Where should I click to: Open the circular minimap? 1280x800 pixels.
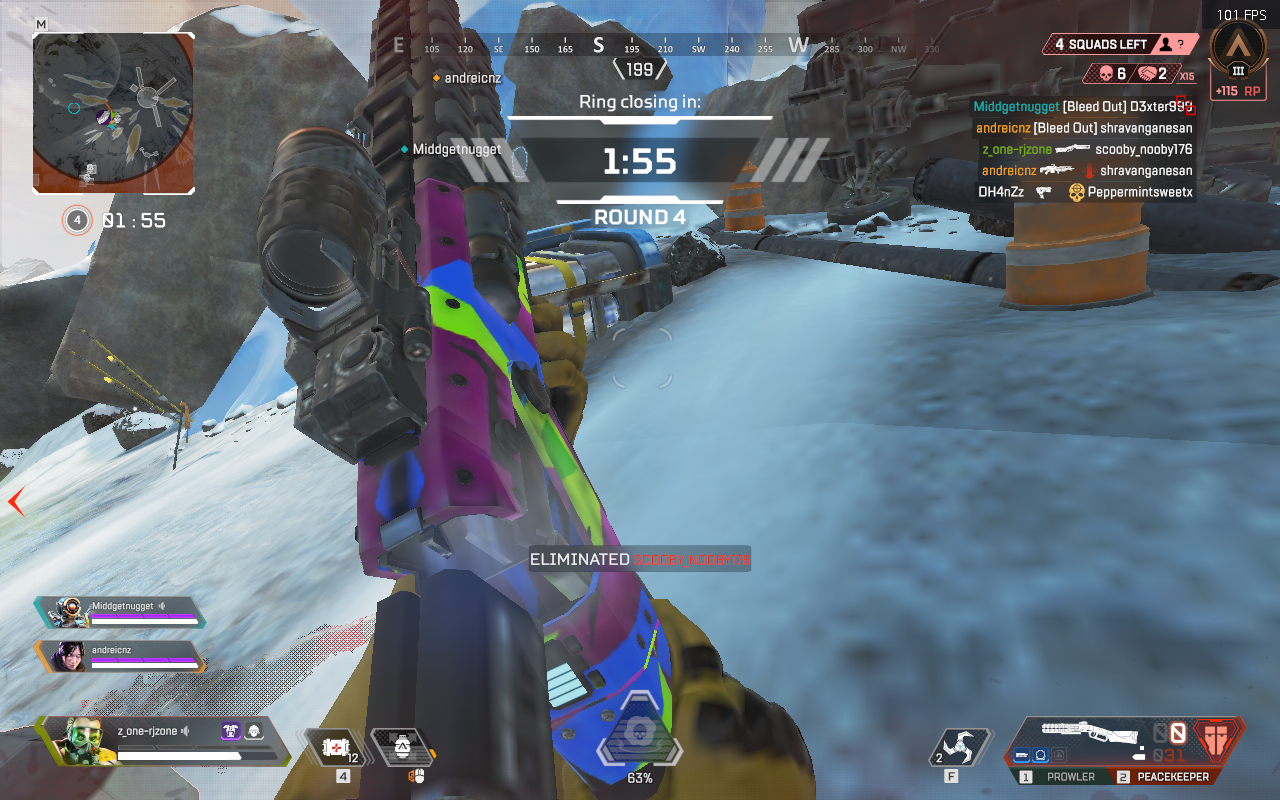(113, 112)
